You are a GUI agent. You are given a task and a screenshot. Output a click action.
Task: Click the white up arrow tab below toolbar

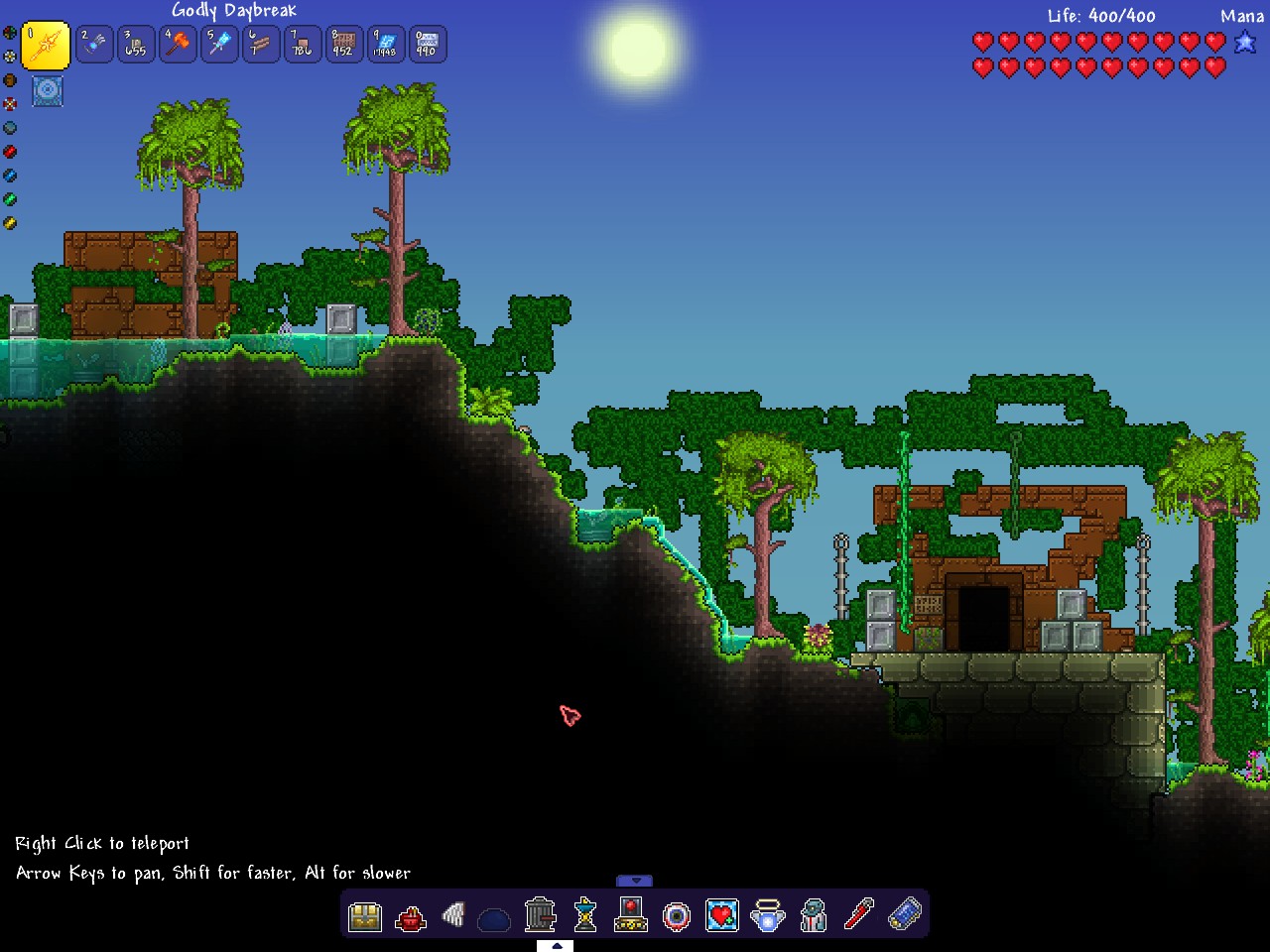(556, 946)
